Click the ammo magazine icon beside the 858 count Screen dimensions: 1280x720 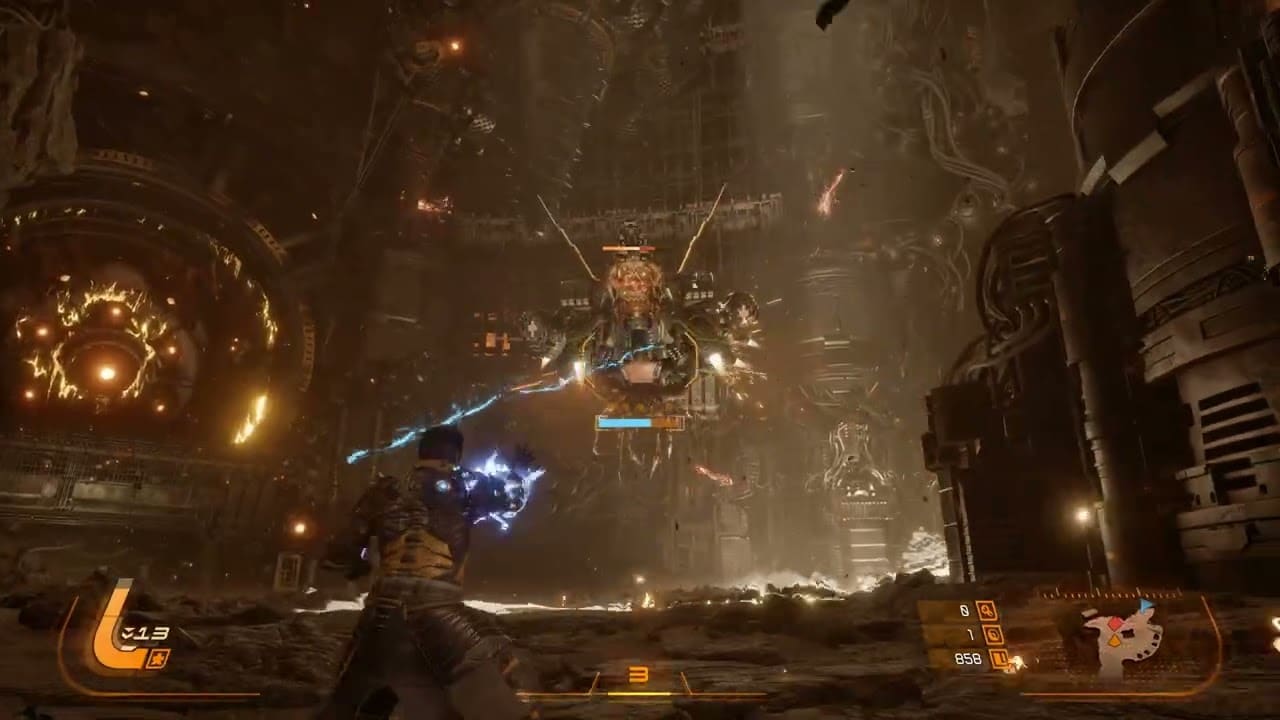998,658
